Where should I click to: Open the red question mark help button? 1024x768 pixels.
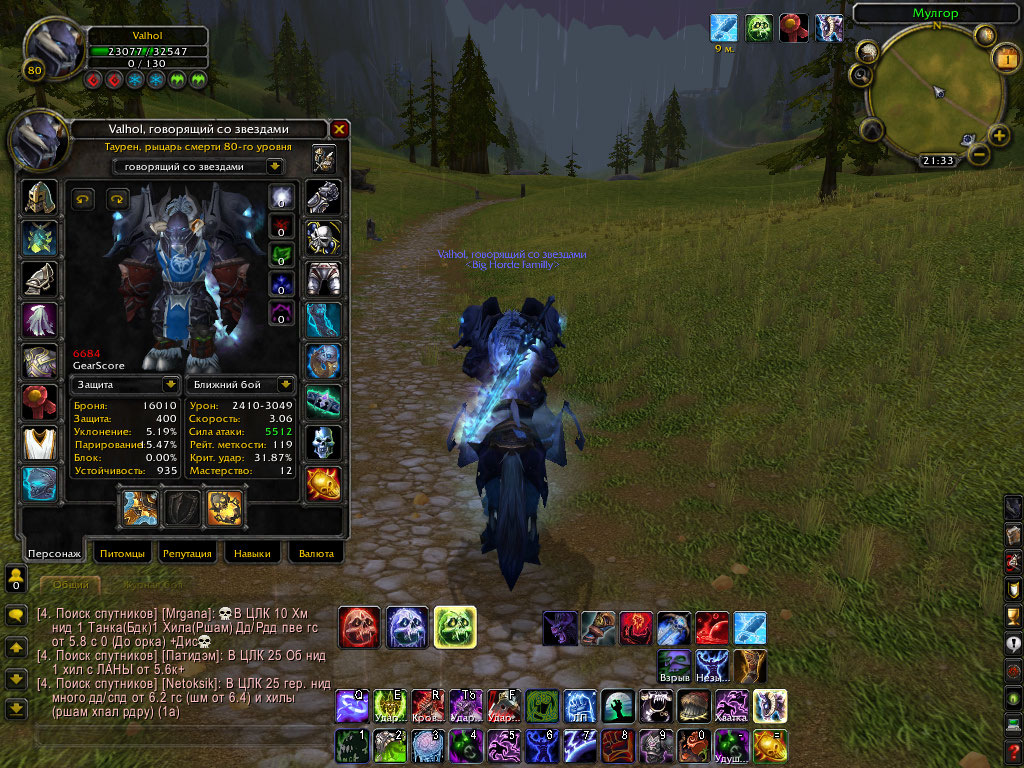pos(1013,750)
